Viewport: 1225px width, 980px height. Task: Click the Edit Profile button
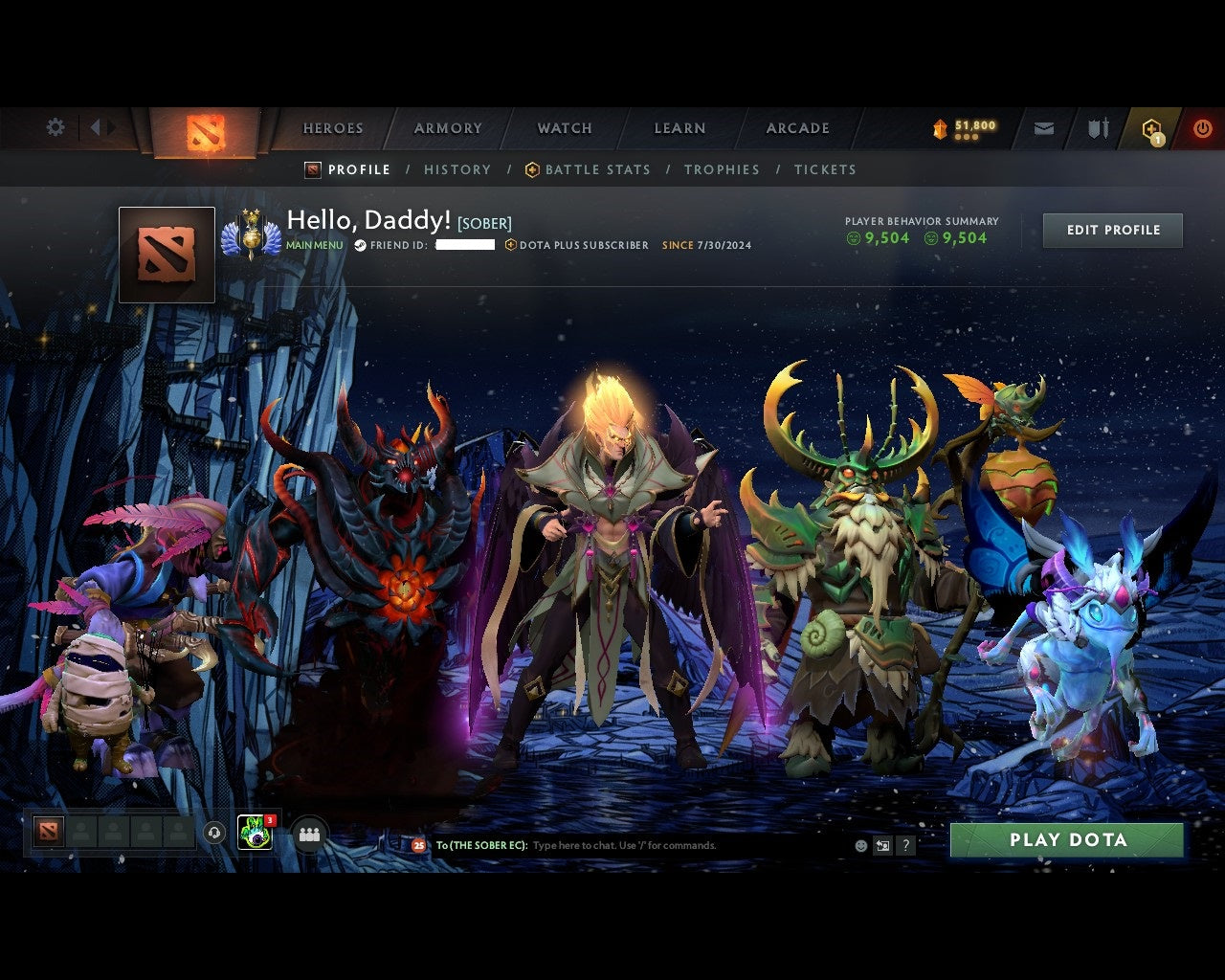pos(1112,230)
